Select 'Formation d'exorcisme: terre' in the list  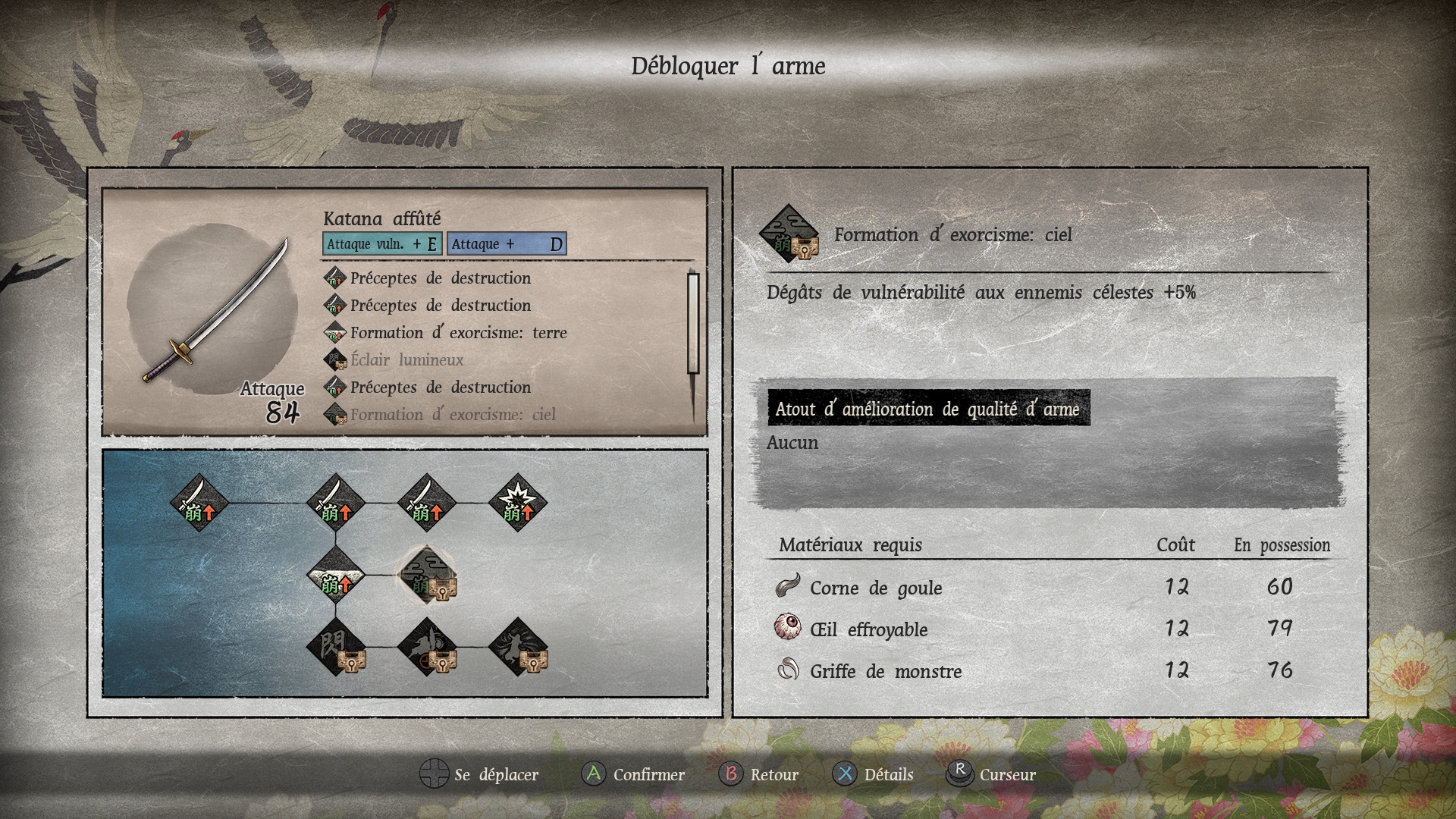[458, 333]
